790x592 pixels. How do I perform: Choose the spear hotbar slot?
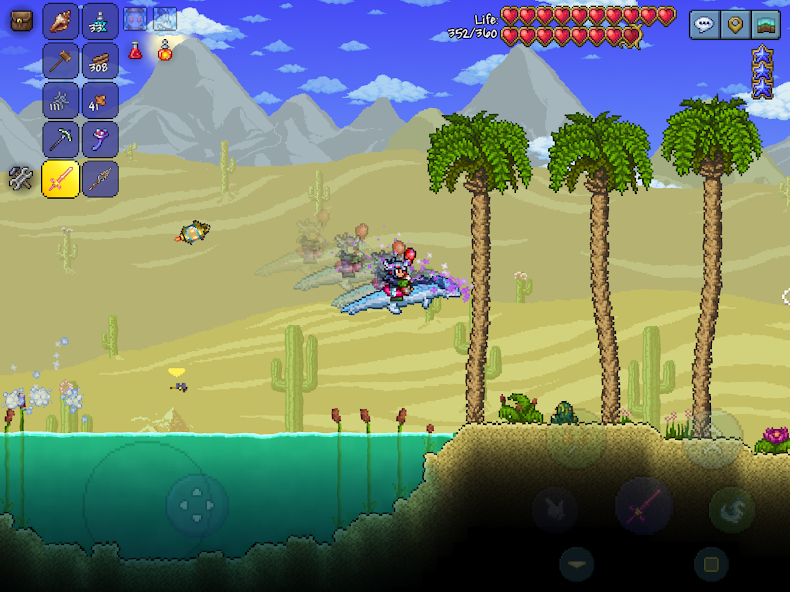point(100,179)
